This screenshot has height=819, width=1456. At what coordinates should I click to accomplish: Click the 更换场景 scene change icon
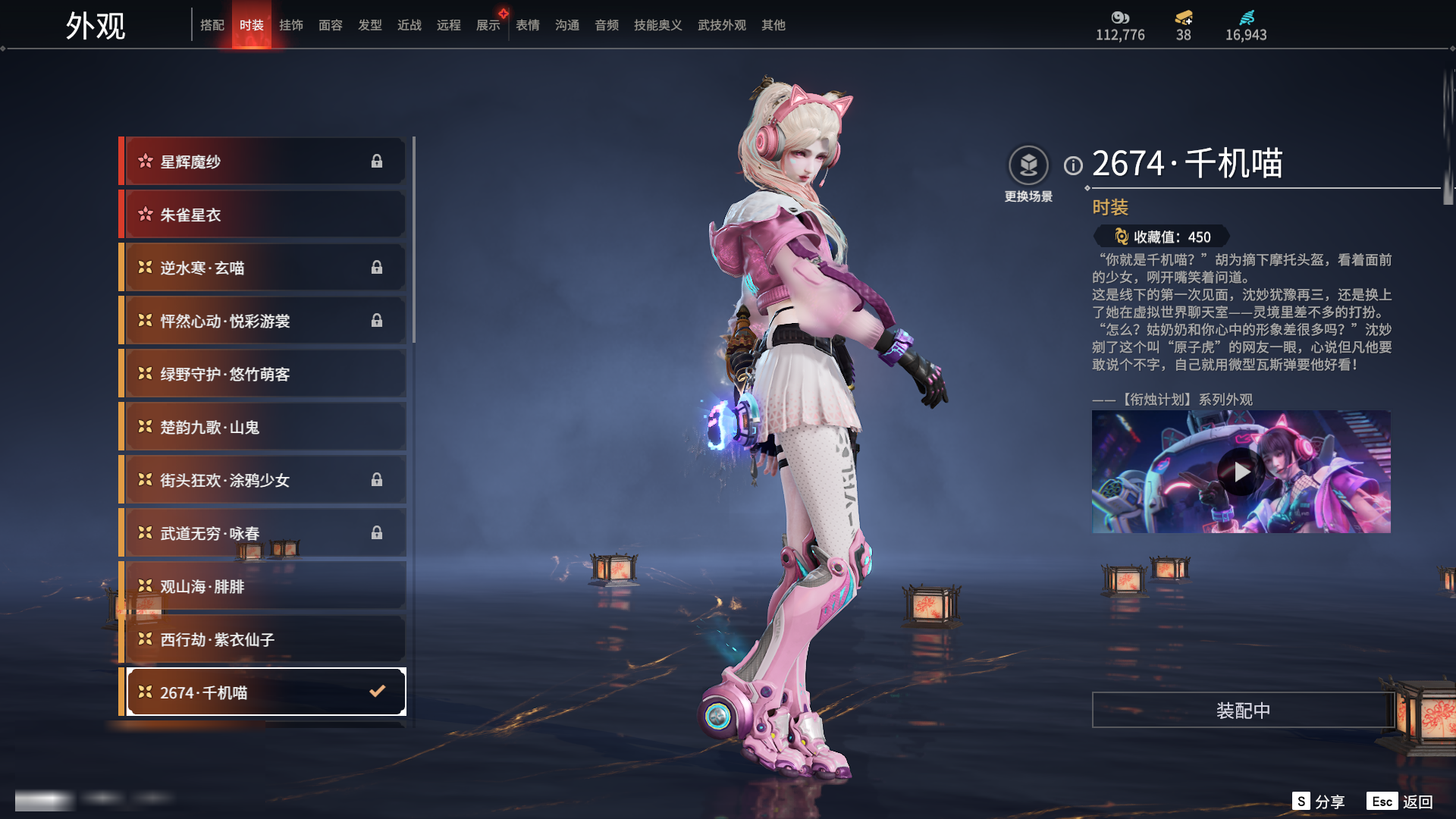click(1028, 165)
